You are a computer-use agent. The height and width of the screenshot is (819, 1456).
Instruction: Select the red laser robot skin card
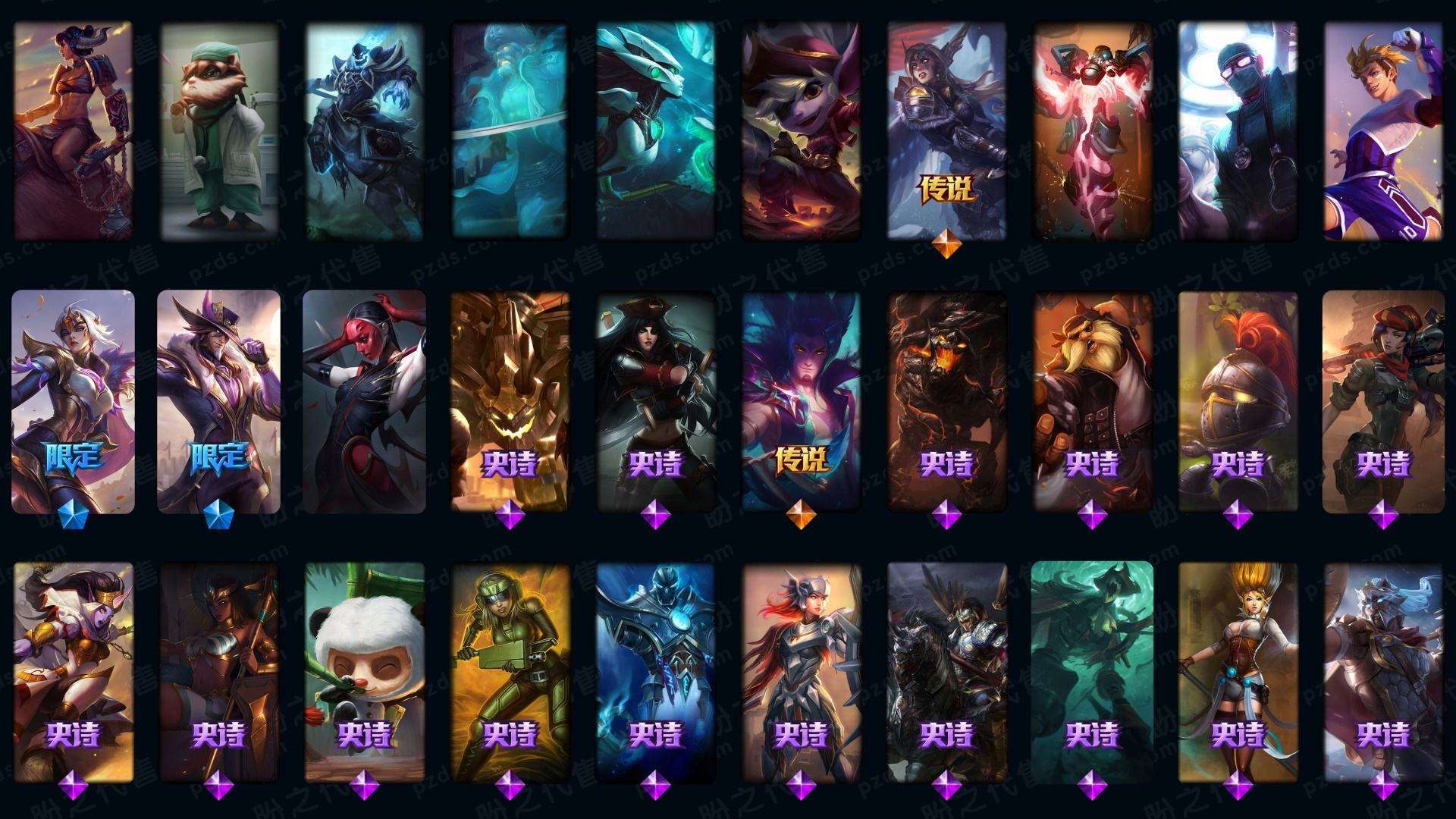[1092, 130]
